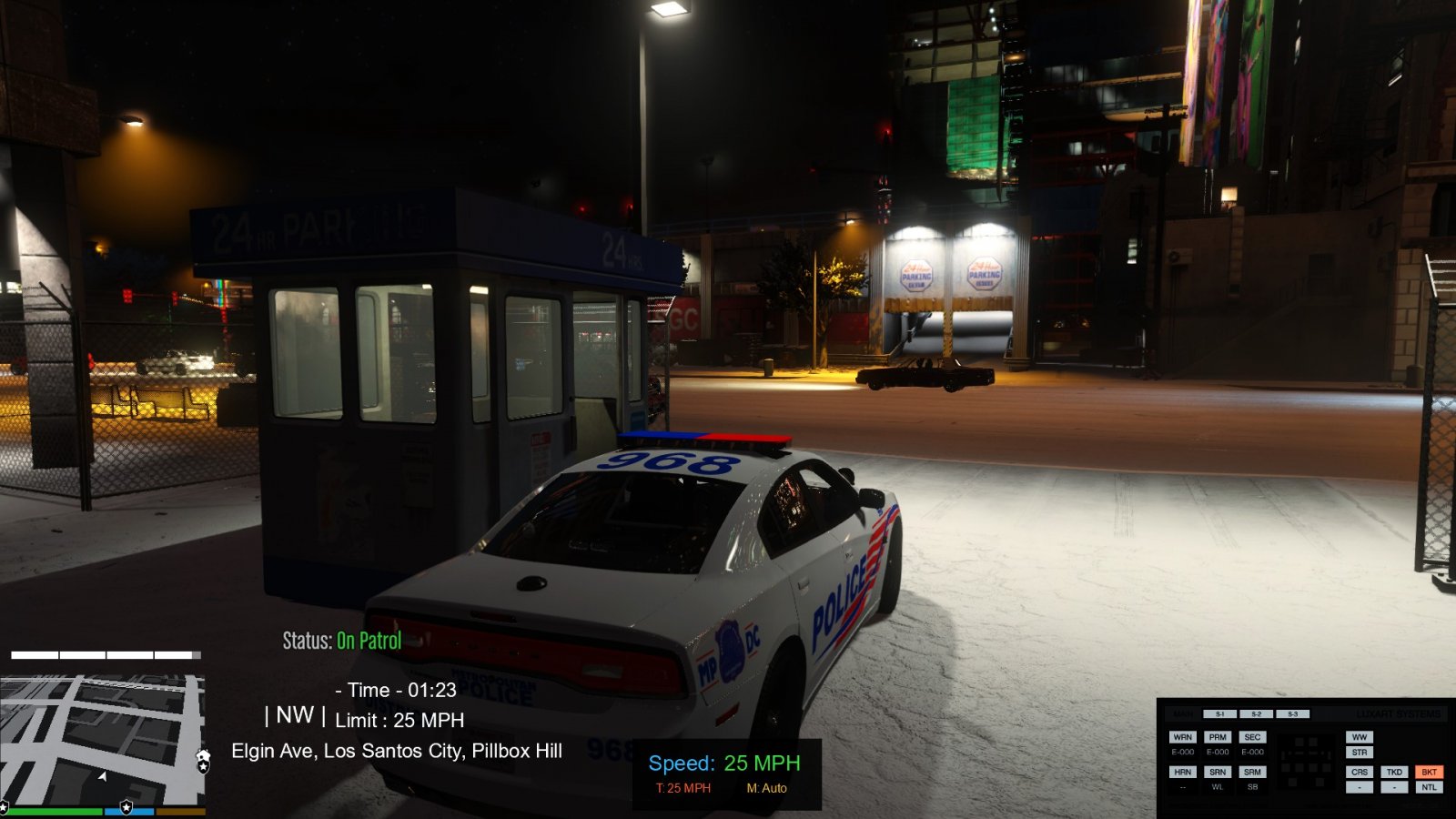
Task: Choose the S-3 stage button
Action: coord(1292,714)
